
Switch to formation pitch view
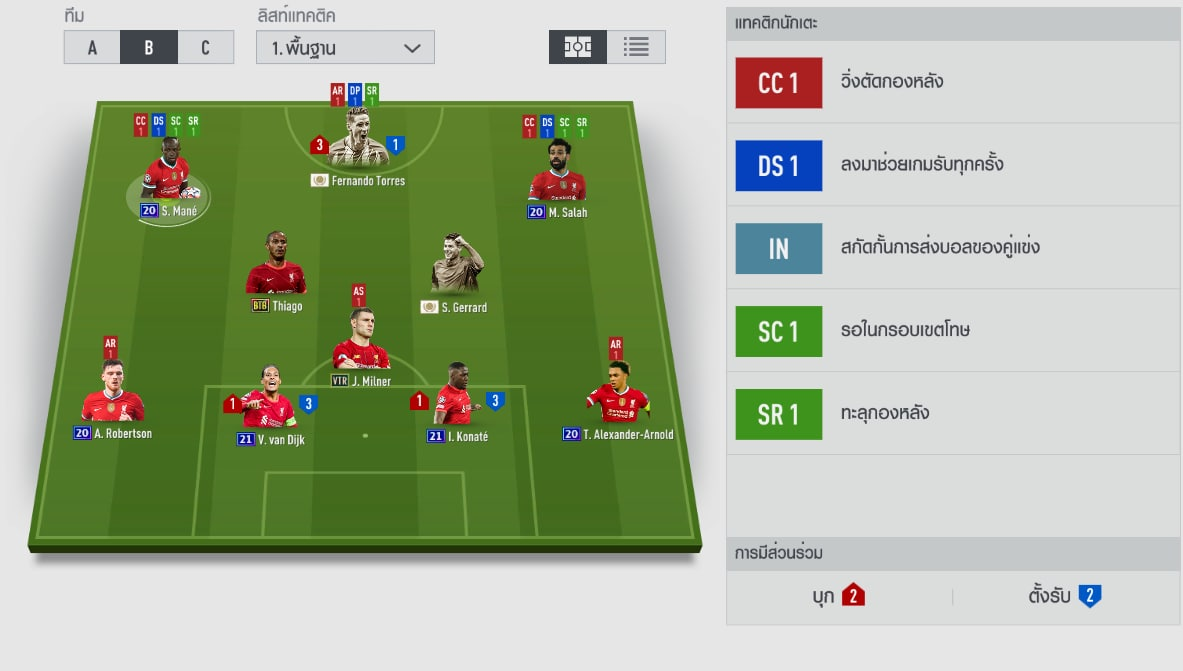pos(578,47)
